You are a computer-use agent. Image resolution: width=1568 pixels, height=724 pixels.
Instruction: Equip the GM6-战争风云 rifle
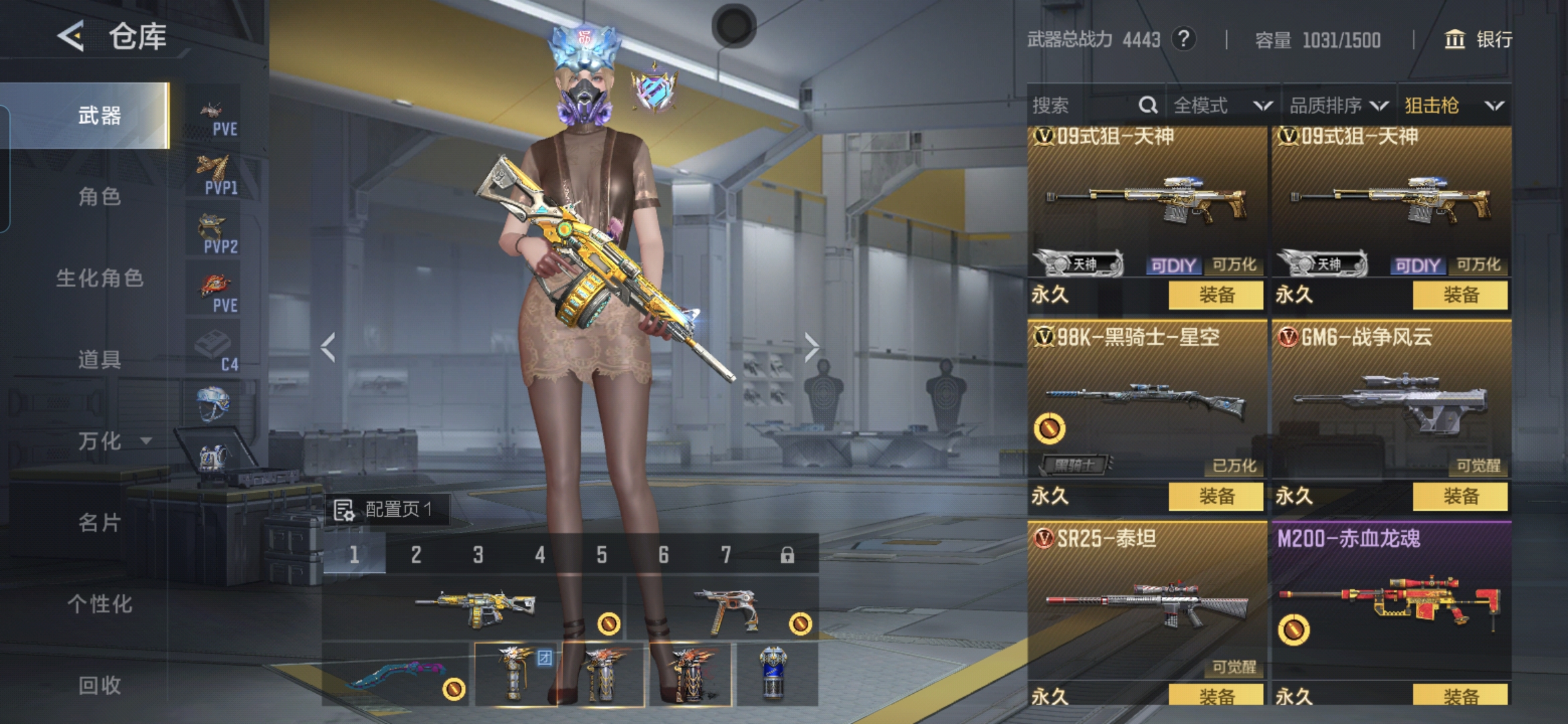point(1460,496)
